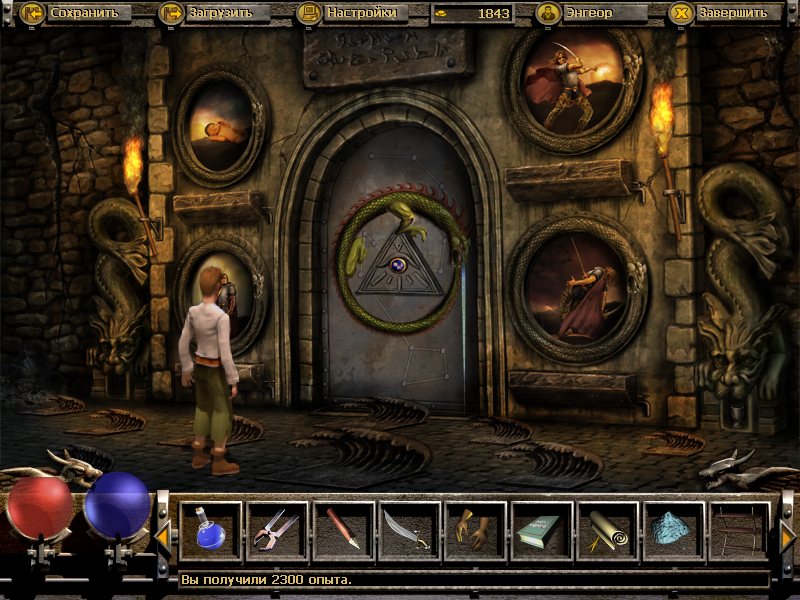The width and height of the screenshot is (800, 600).
Task: Pick the red pencil inventory item
Action: (x=343, y=531)
